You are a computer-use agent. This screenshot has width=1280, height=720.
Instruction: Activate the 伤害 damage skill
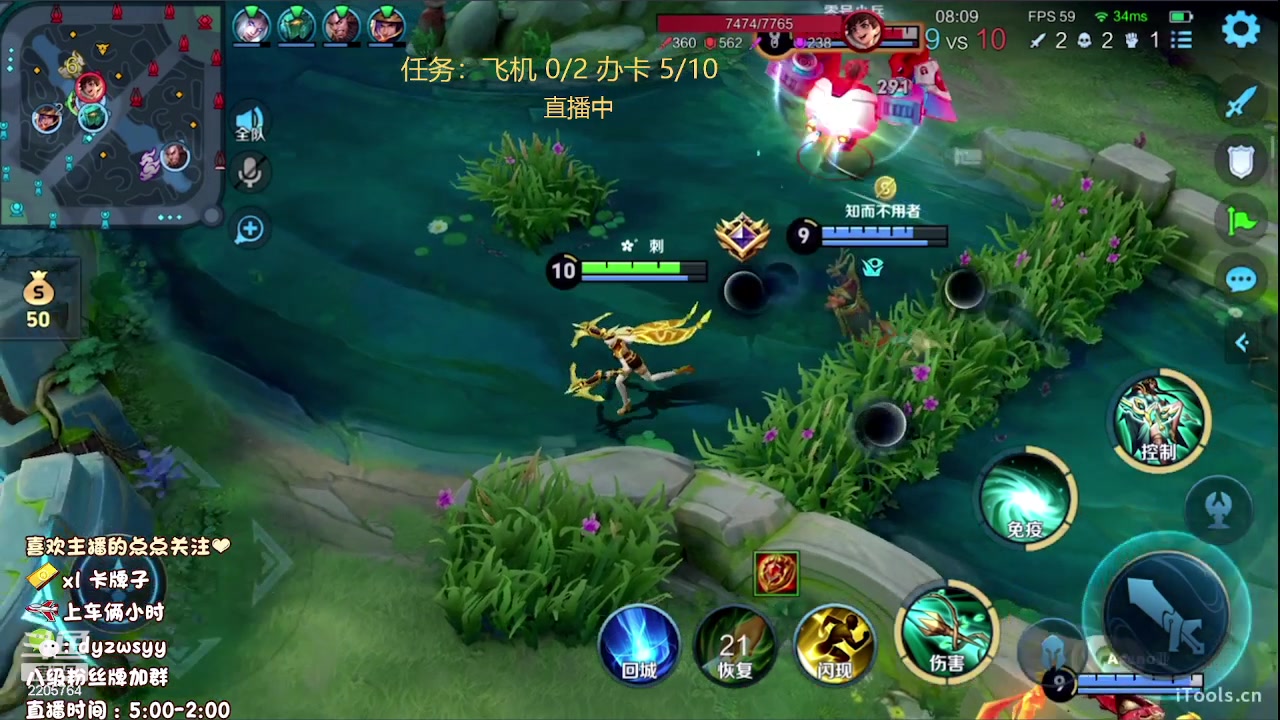pos(946,632)
